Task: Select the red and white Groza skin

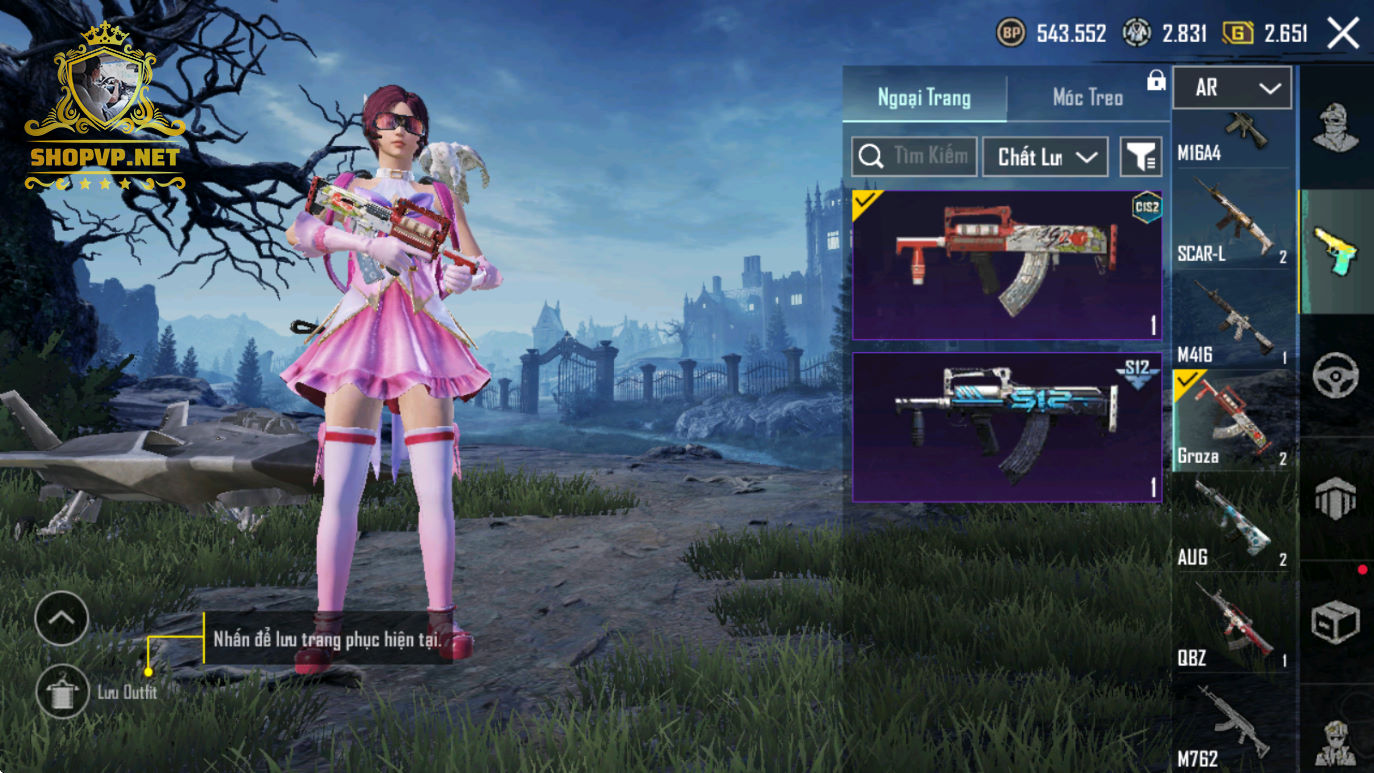Action: (1006, 265)
